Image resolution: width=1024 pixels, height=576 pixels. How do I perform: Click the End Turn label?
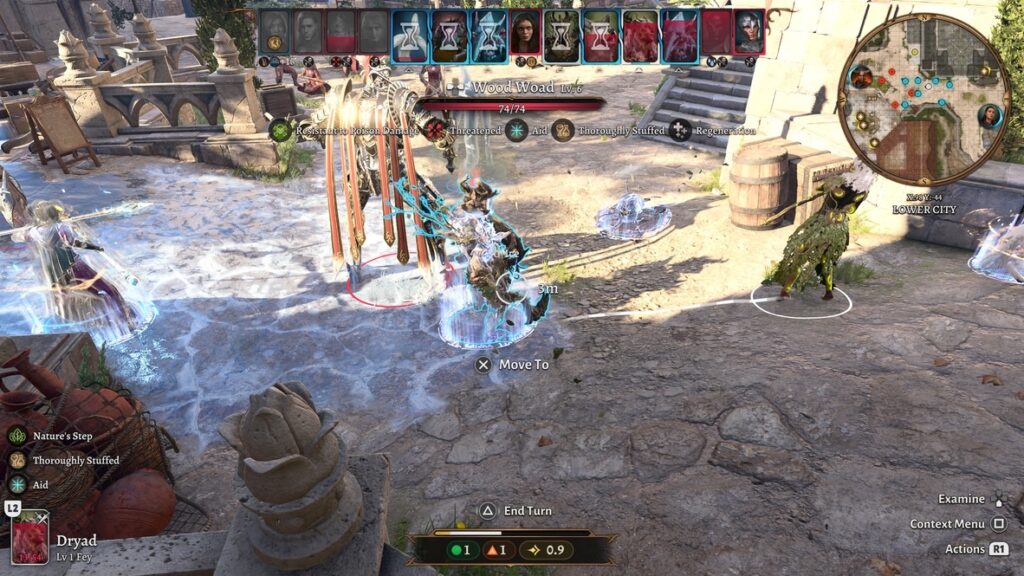527,511
